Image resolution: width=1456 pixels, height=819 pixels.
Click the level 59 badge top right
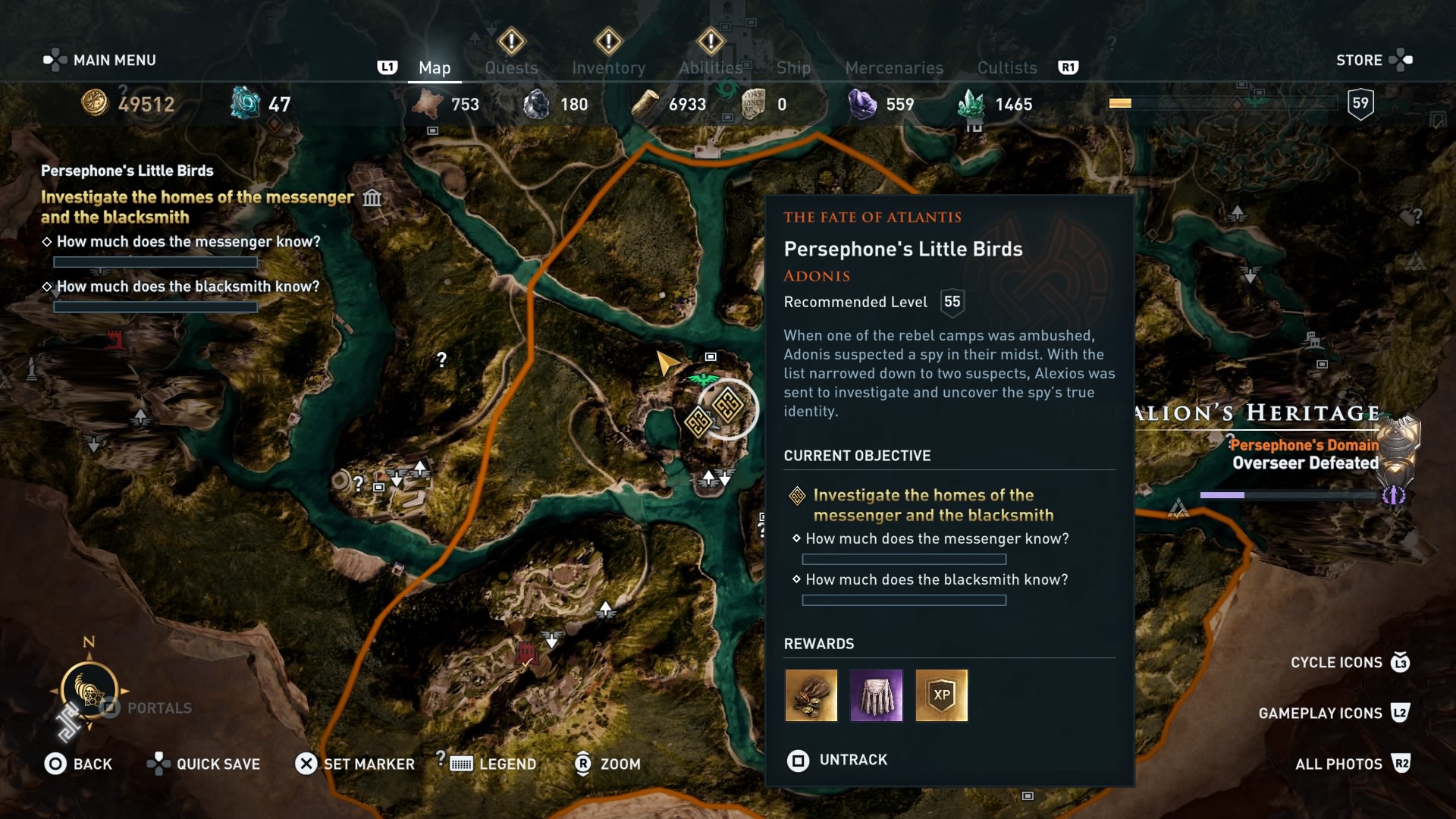click(x=1360, y=103)
